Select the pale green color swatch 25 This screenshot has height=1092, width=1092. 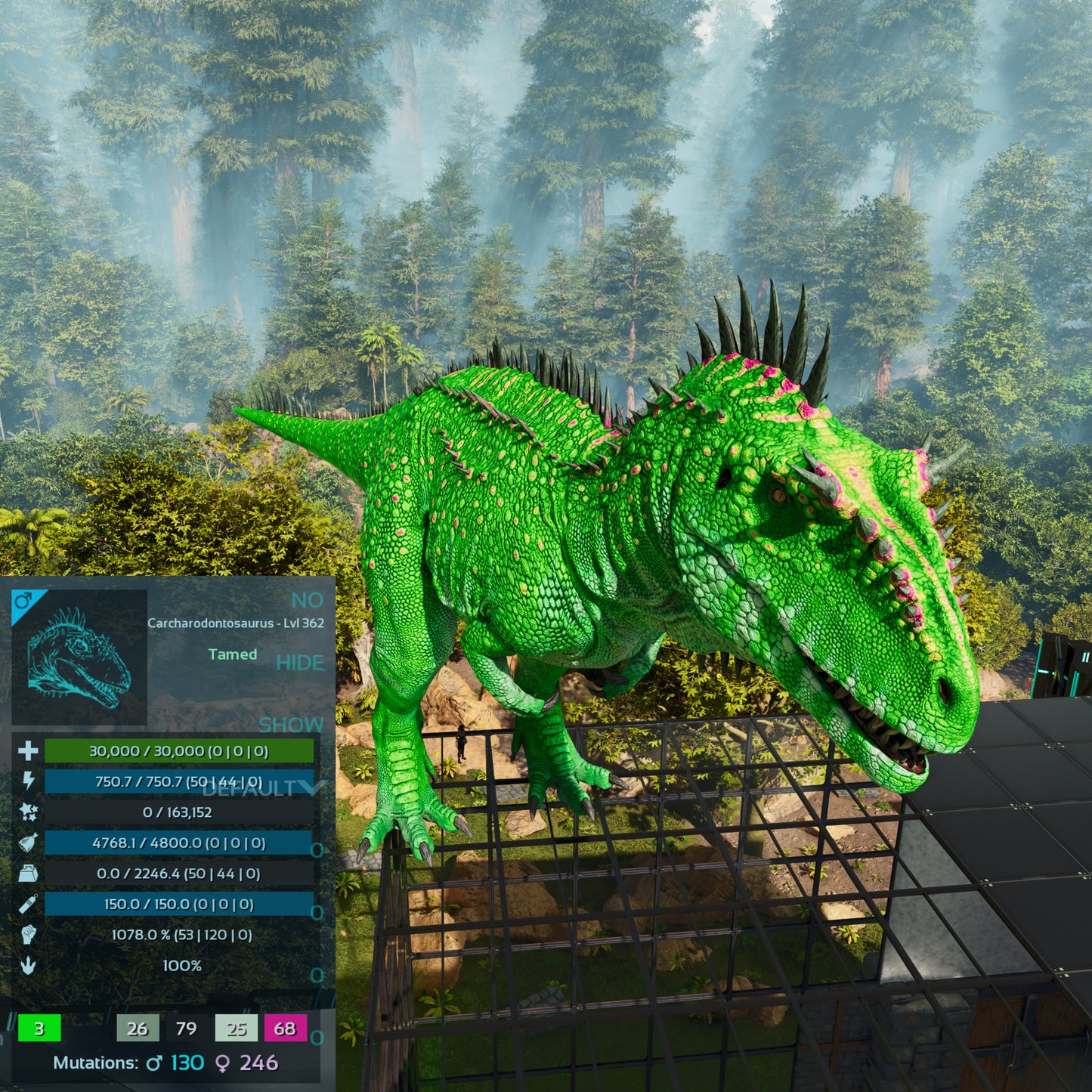[x=236, y=1029]
